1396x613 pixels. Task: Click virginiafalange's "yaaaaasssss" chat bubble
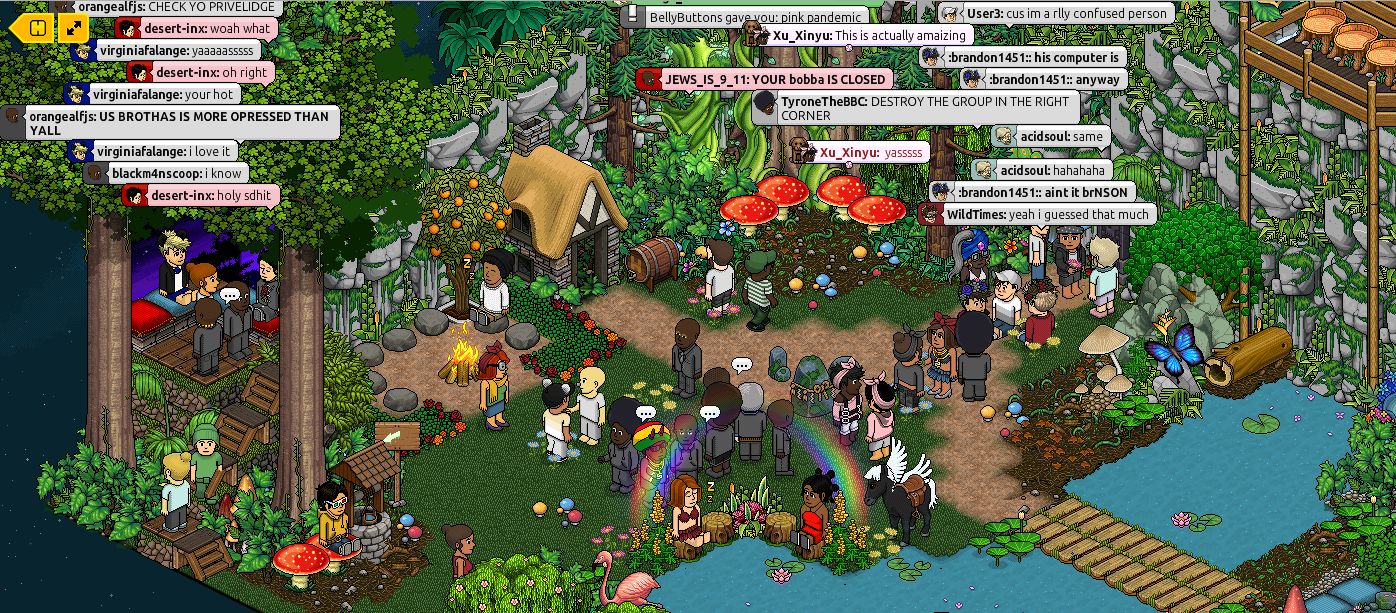point(166,50)
